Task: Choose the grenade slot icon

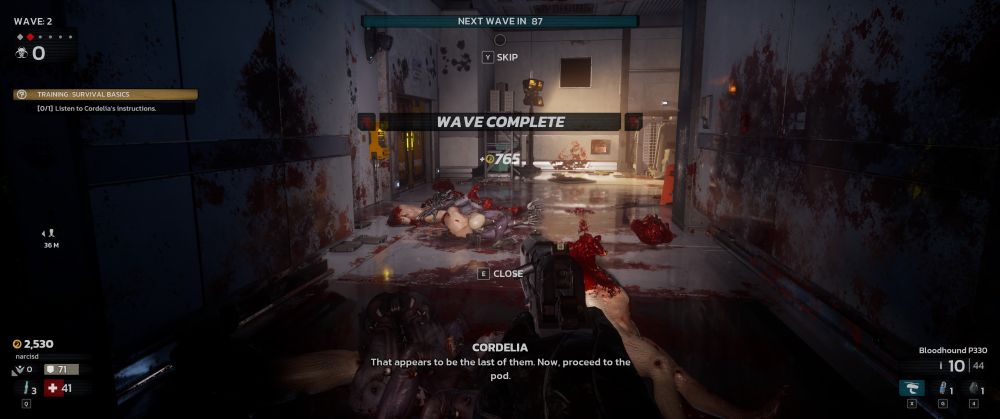Action: coord(972,388)
